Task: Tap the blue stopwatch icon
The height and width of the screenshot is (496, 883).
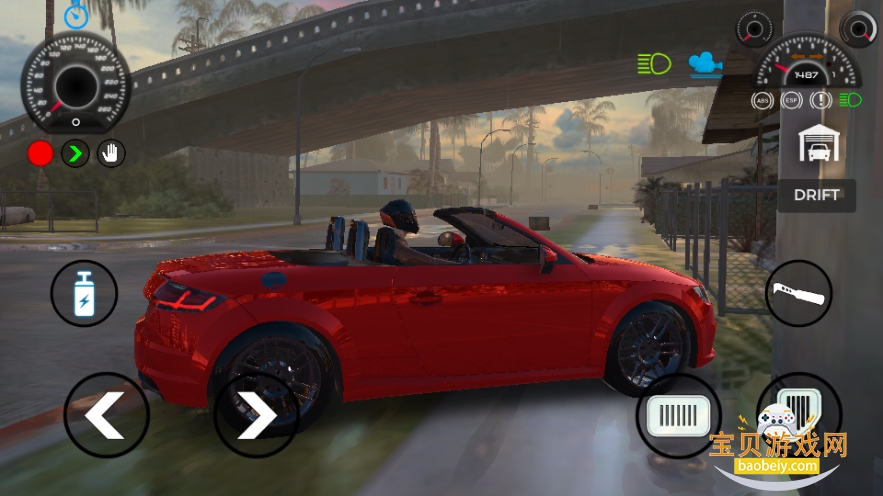Action: (x=76, y=15)
